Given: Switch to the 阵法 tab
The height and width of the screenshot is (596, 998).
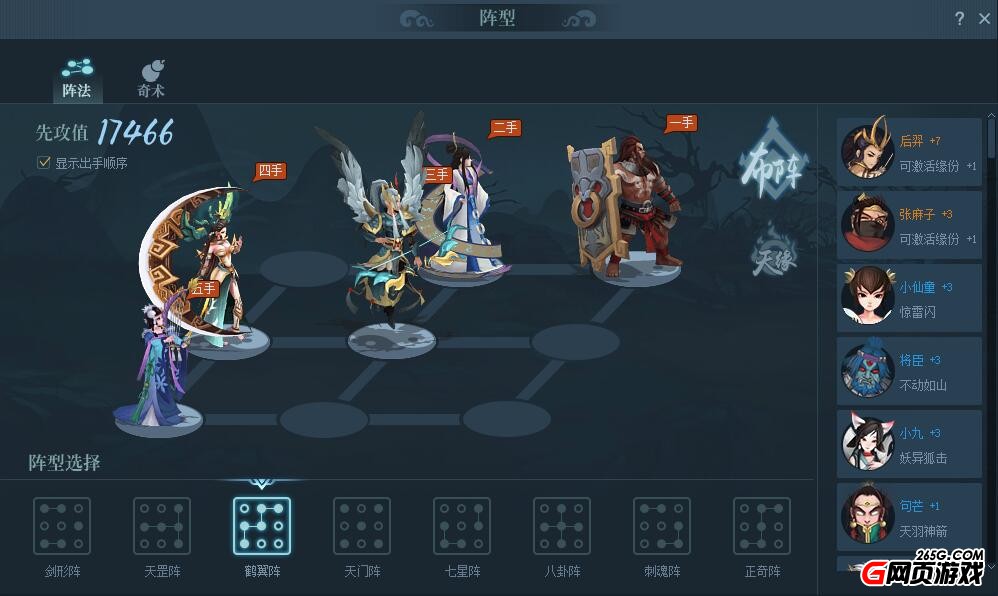Looking at the screenshot, I should 77,79.
